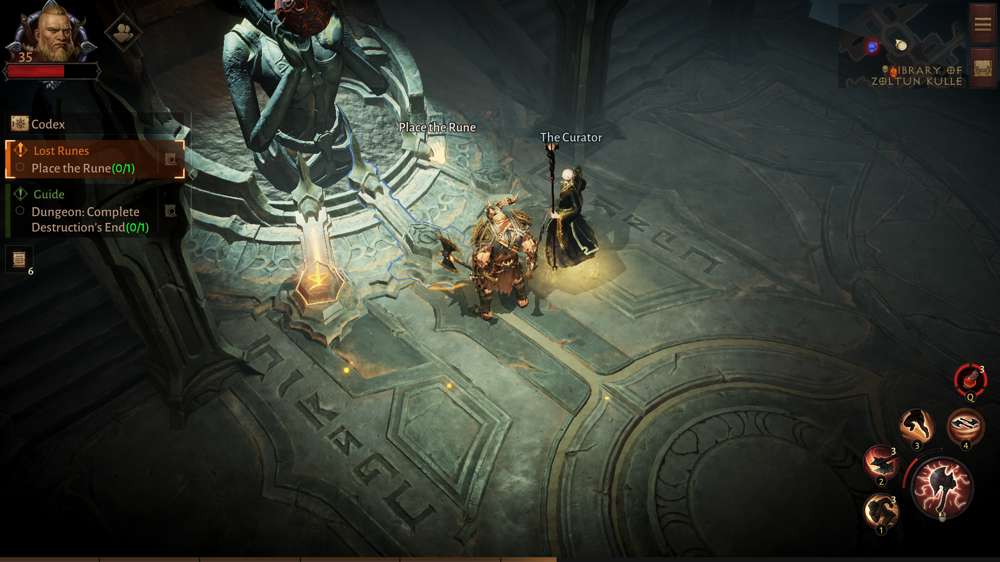
Task: Open the inventory chest button
Action: click(x=982, y=67)
